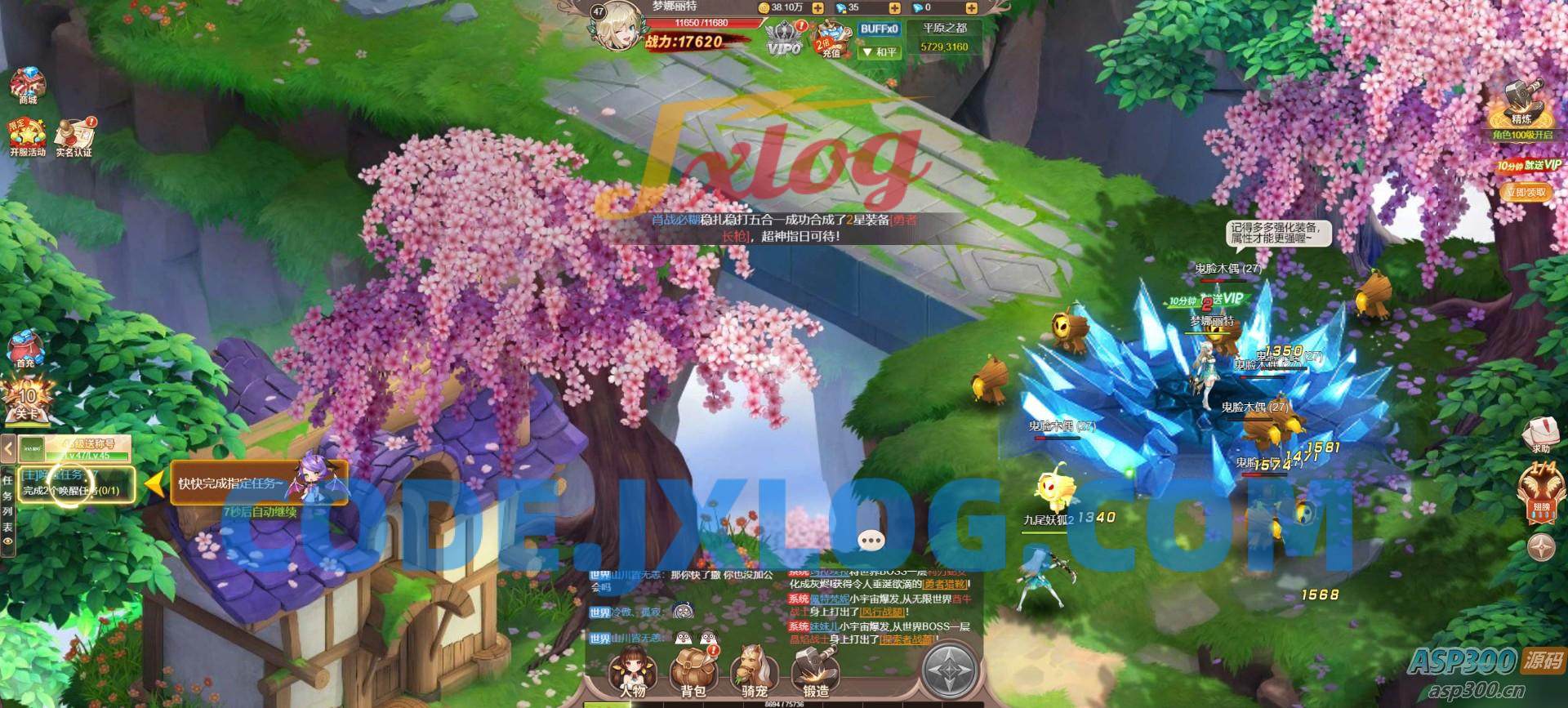
Task: Click the round silver compass star button
Action: (x=951, y=671)
